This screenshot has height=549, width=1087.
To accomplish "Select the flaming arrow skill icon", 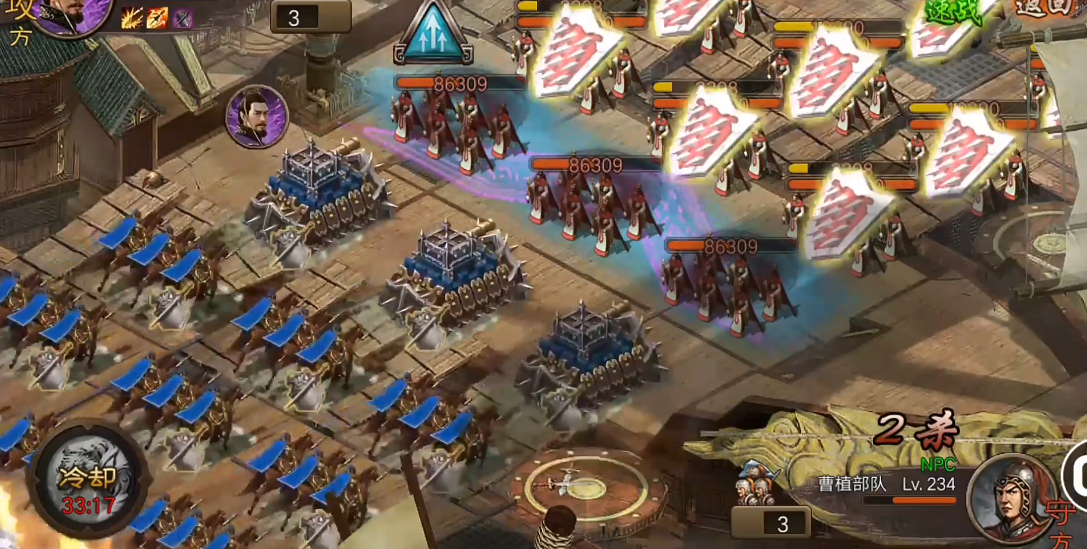I will (x=157, y=18).
